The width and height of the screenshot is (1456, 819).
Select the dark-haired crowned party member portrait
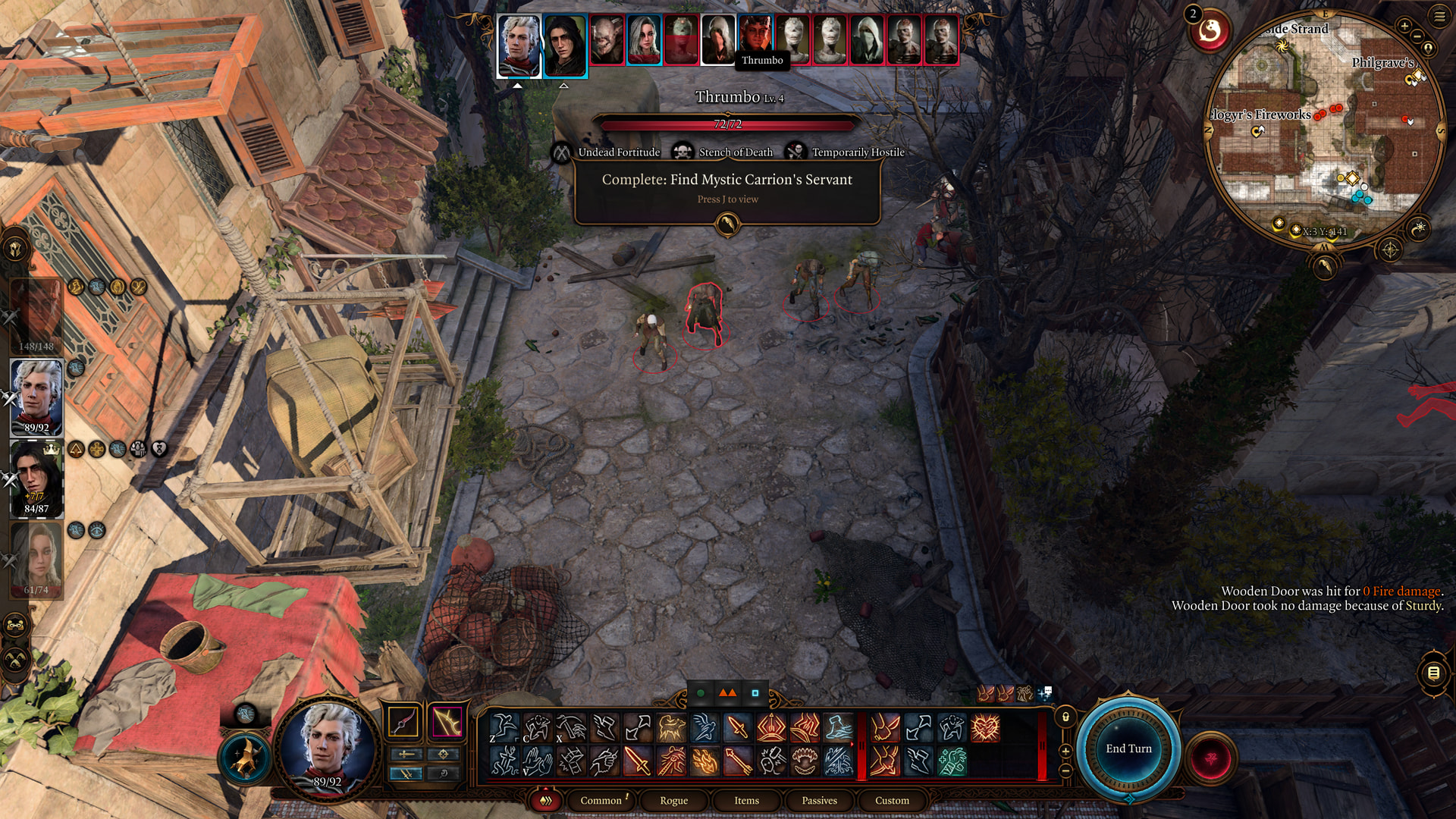tap(36, 478)
